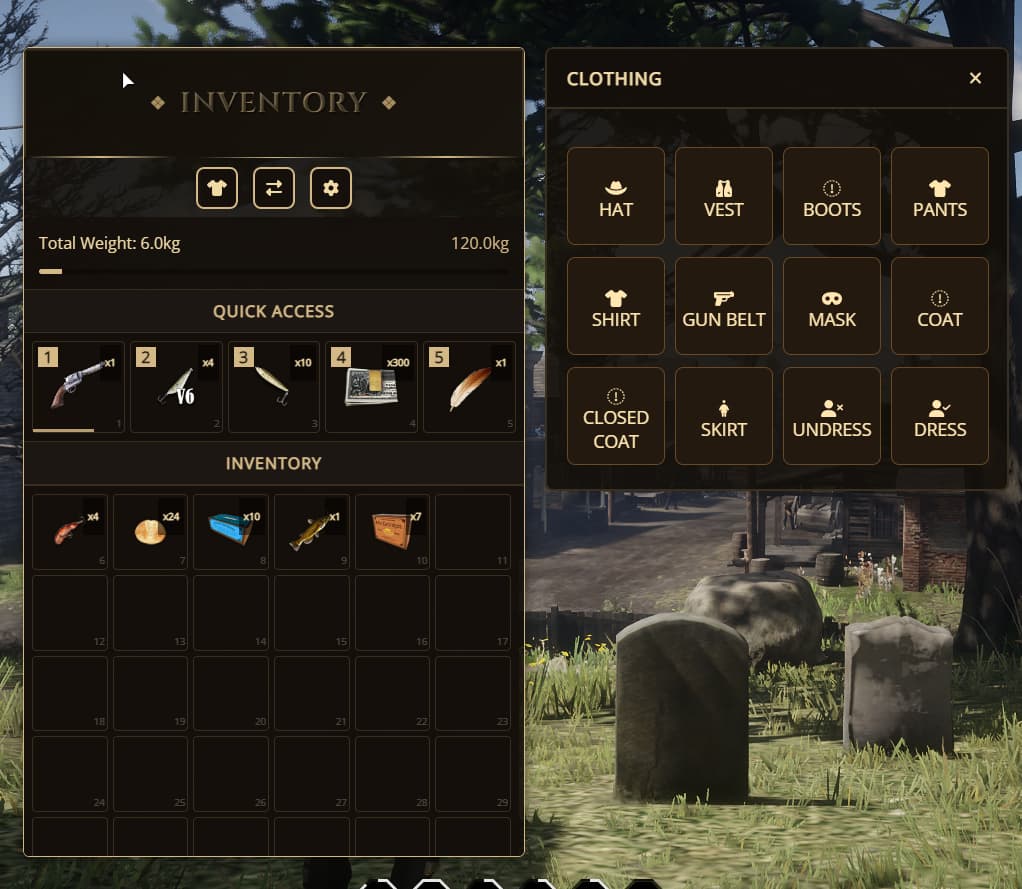Toggle the Pants clothing option
This screenshot has width=1022, height=889.
pos(940,196)
